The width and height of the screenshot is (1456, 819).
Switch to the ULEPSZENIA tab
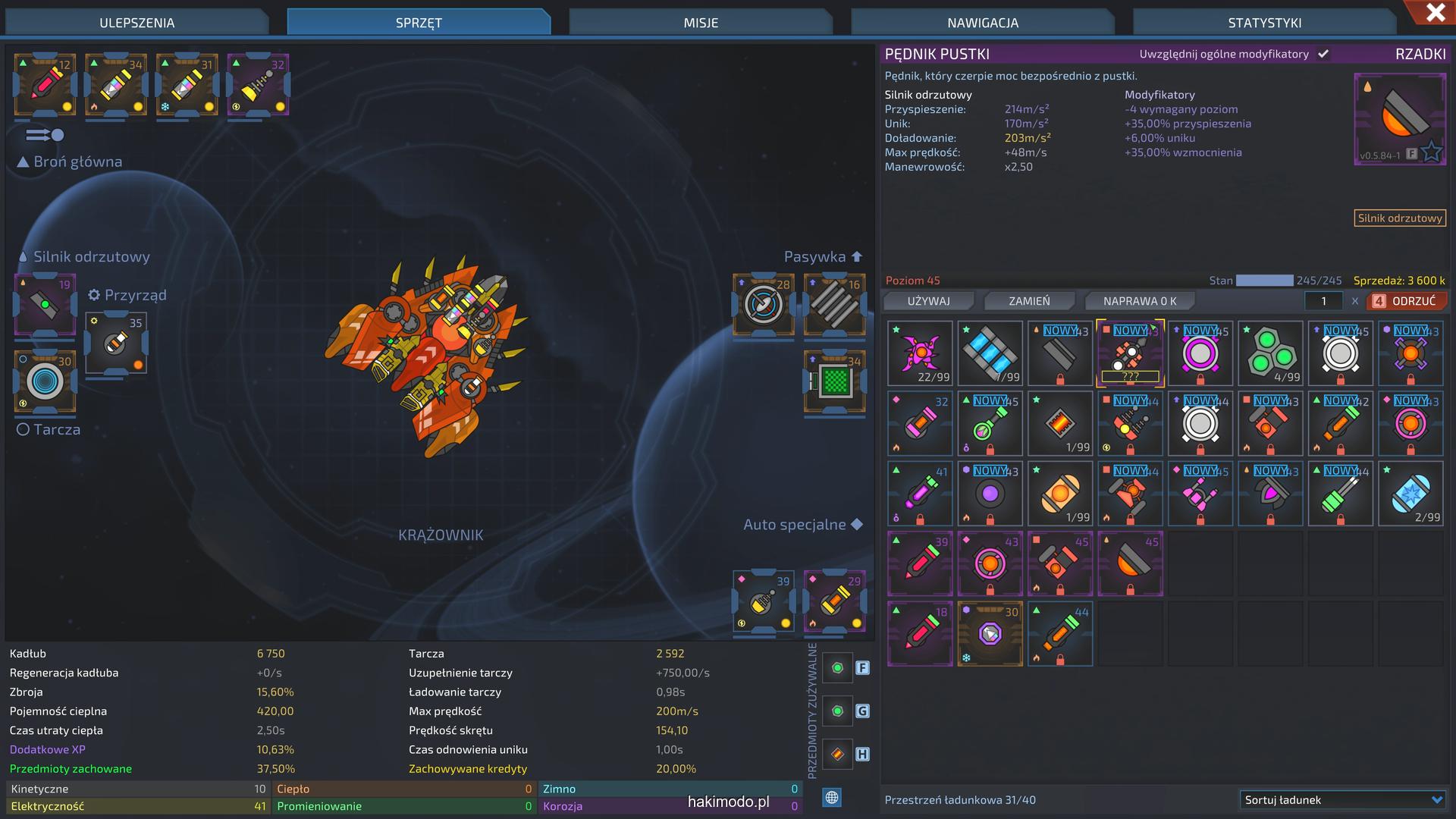click(x=137, y=23)
